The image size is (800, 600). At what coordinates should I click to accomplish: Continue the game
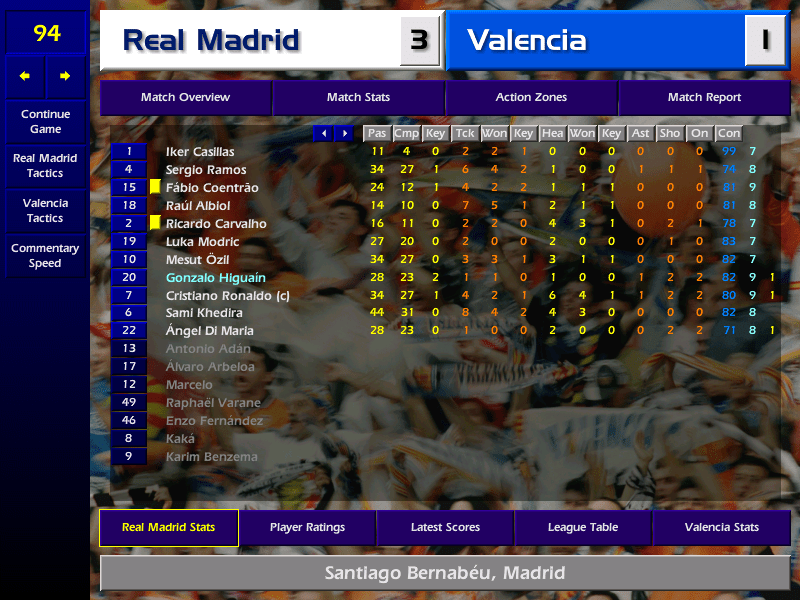coord(45,121)
